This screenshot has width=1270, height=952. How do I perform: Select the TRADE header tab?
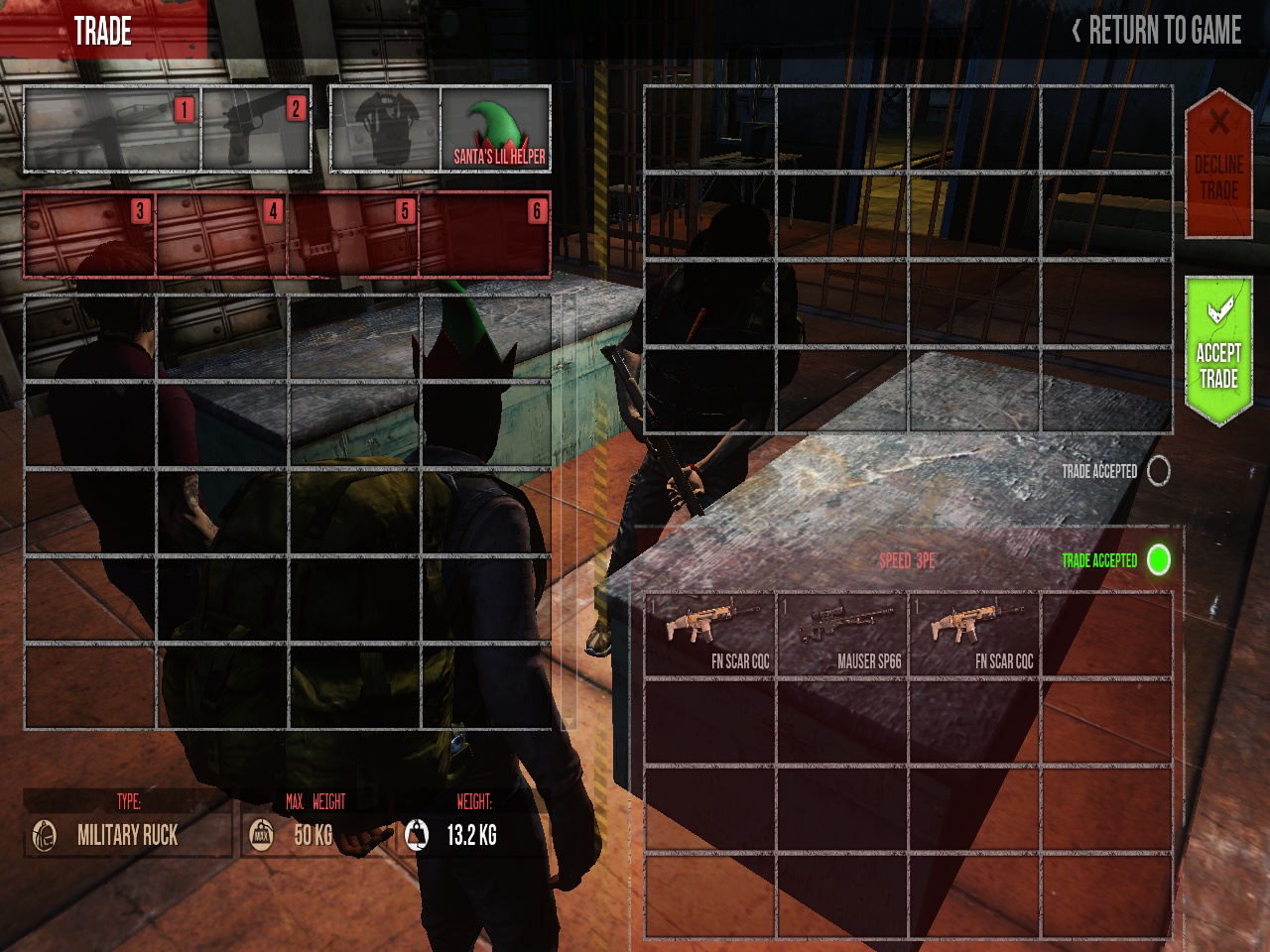[x=102, y=30]
